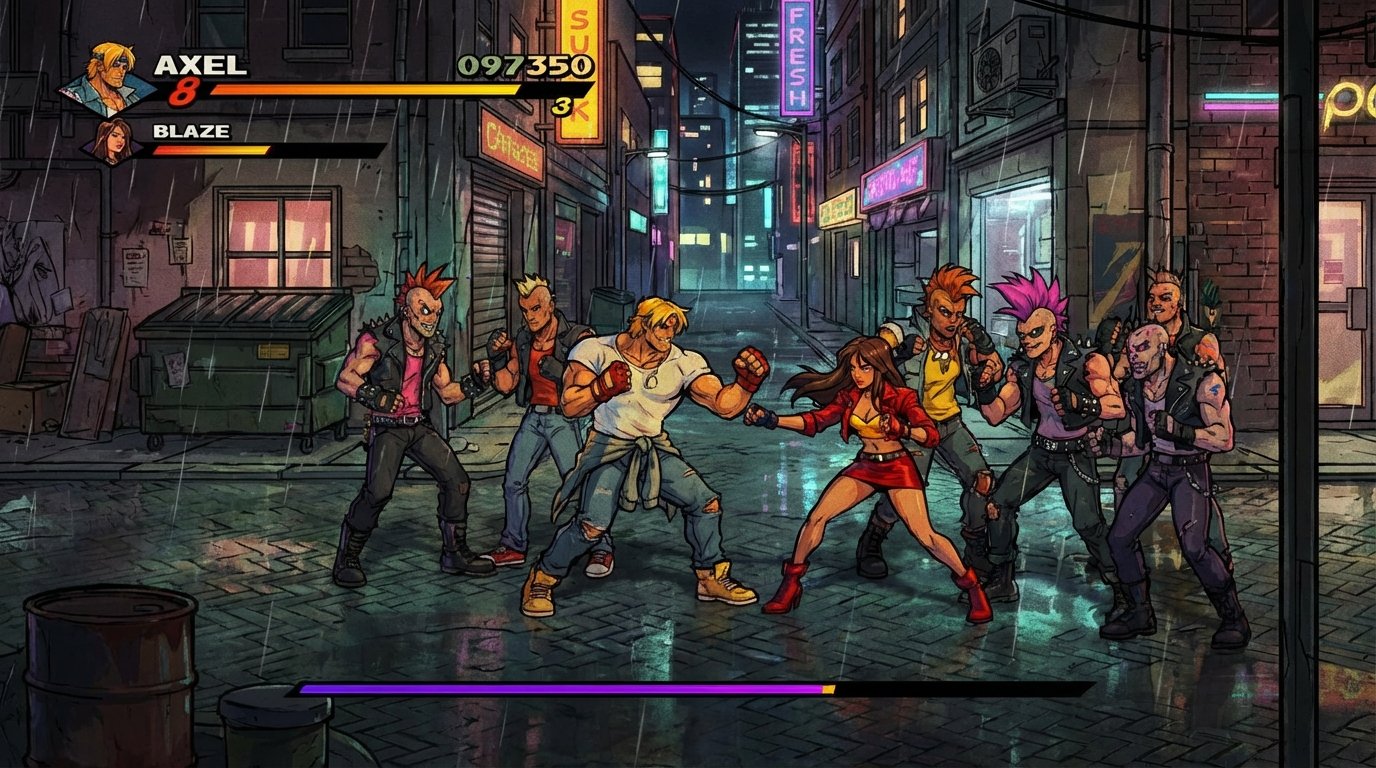
Task: Click the FRESH neon sign
Action: pos(795,60)
